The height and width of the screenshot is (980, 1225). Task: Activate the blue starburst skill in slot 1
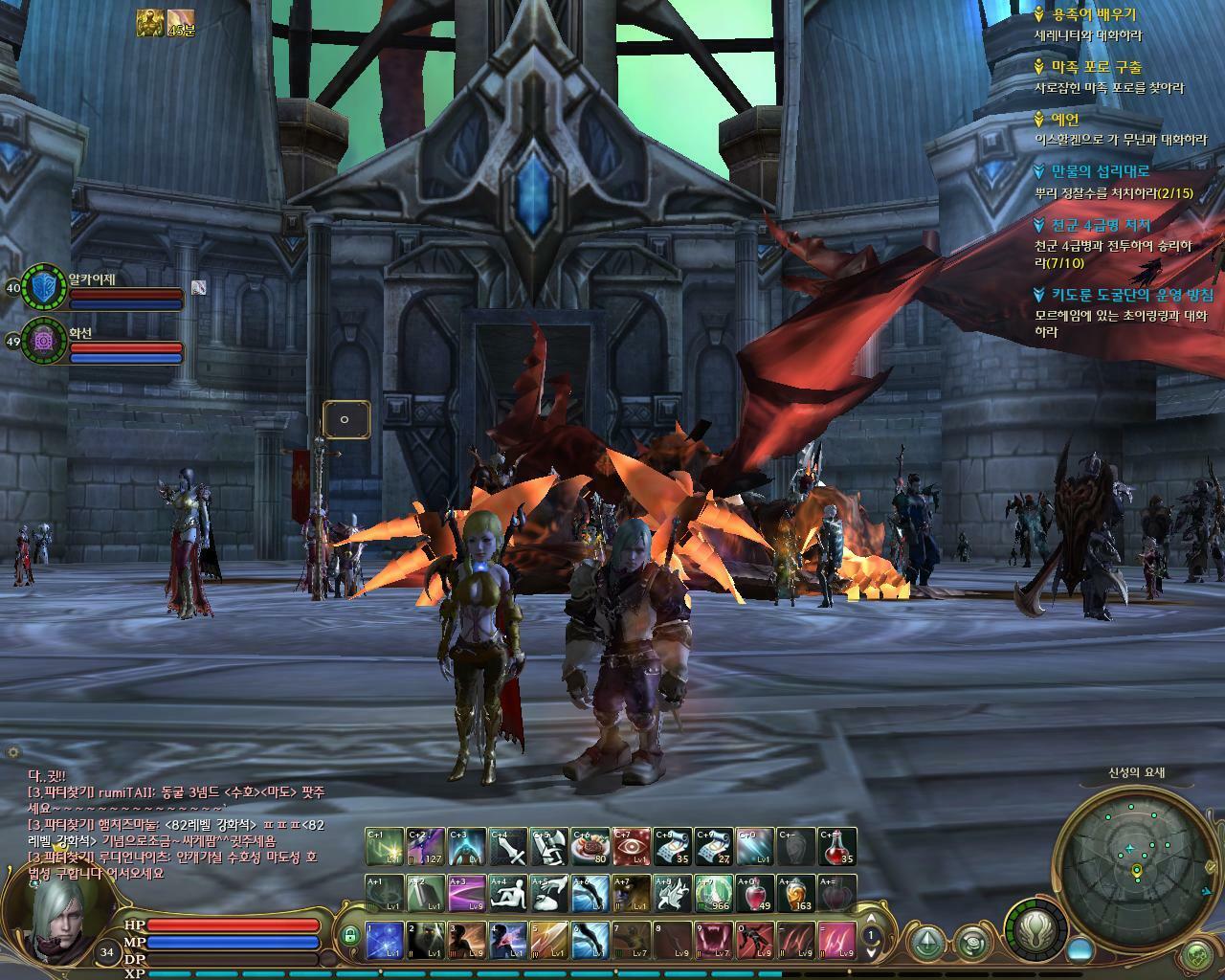(385, 940)
